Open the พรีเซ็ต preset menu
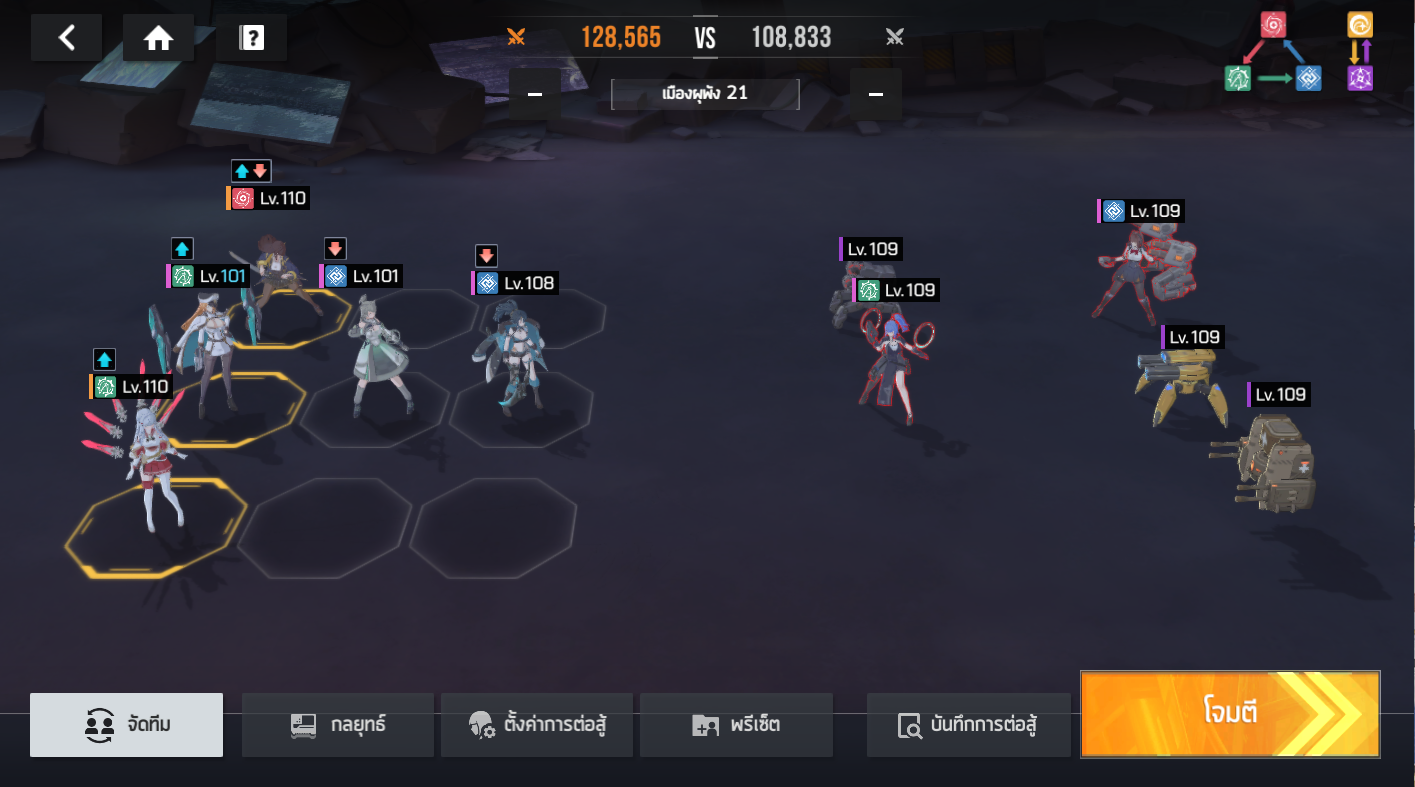1415x787 pixels. click(735, 724)
